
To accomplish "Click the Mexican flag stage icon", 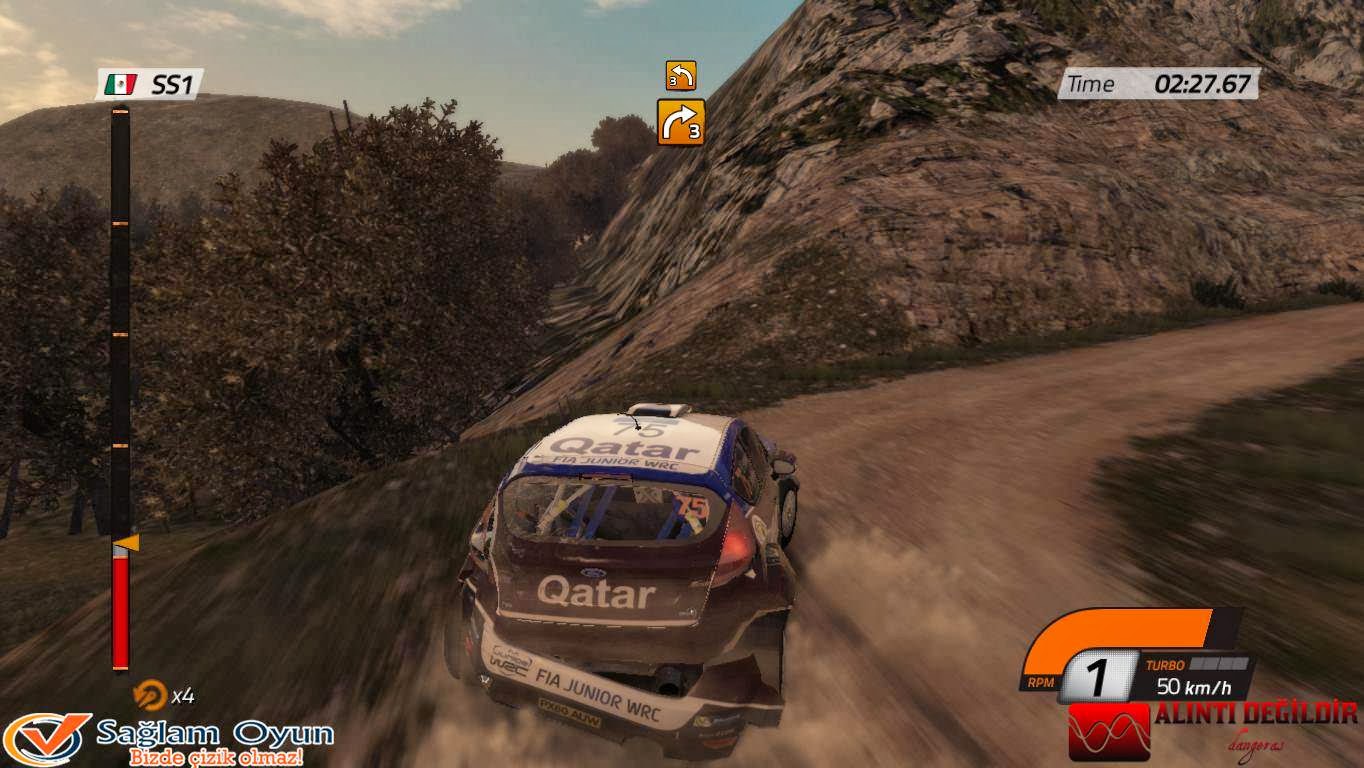I will coord(123,86).
